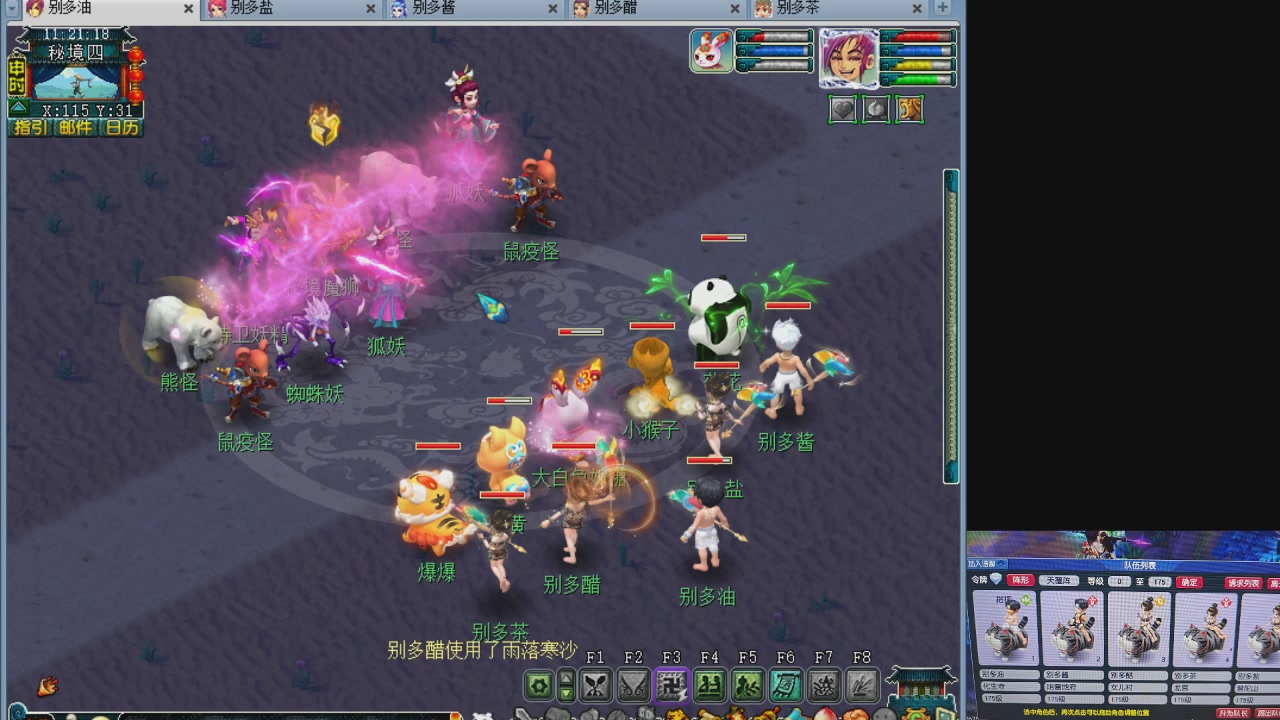Click the 升为队长 promote leader button
Viewport: 1280px width, 720px height.
(x=1234, y=712)
